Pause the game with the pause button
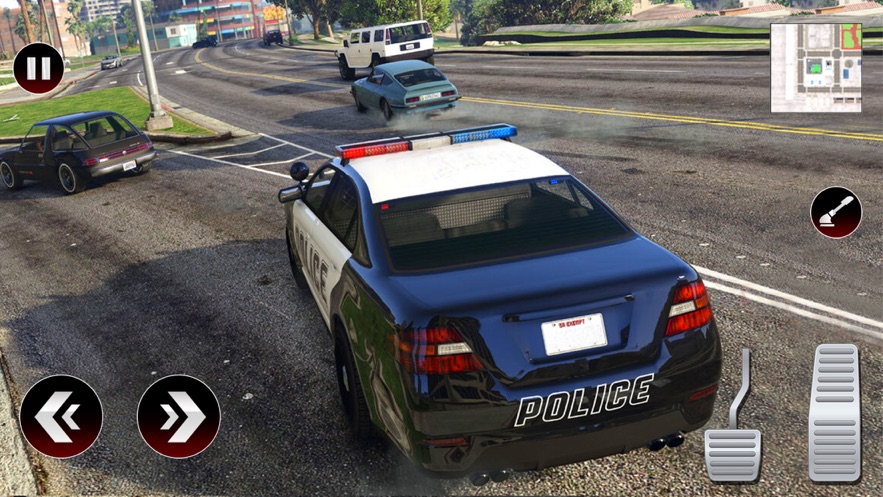Image resolution: width=883 pixels, height=497 pixels. click(x=38, y=69)
